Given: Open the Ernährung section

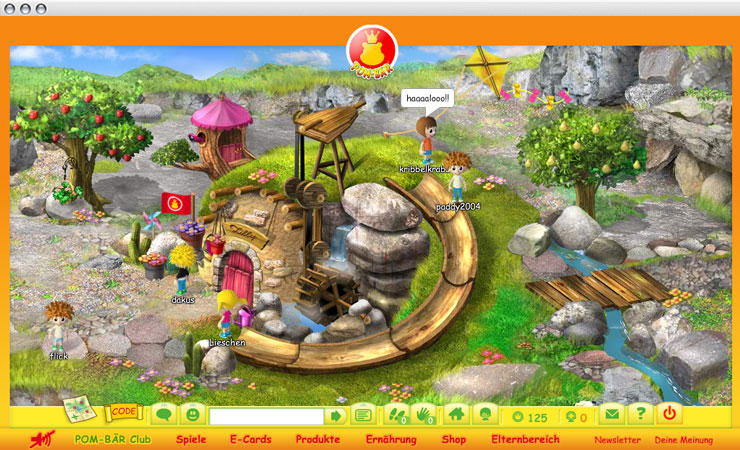Looking at the screenshot, I should pos(391,439).
